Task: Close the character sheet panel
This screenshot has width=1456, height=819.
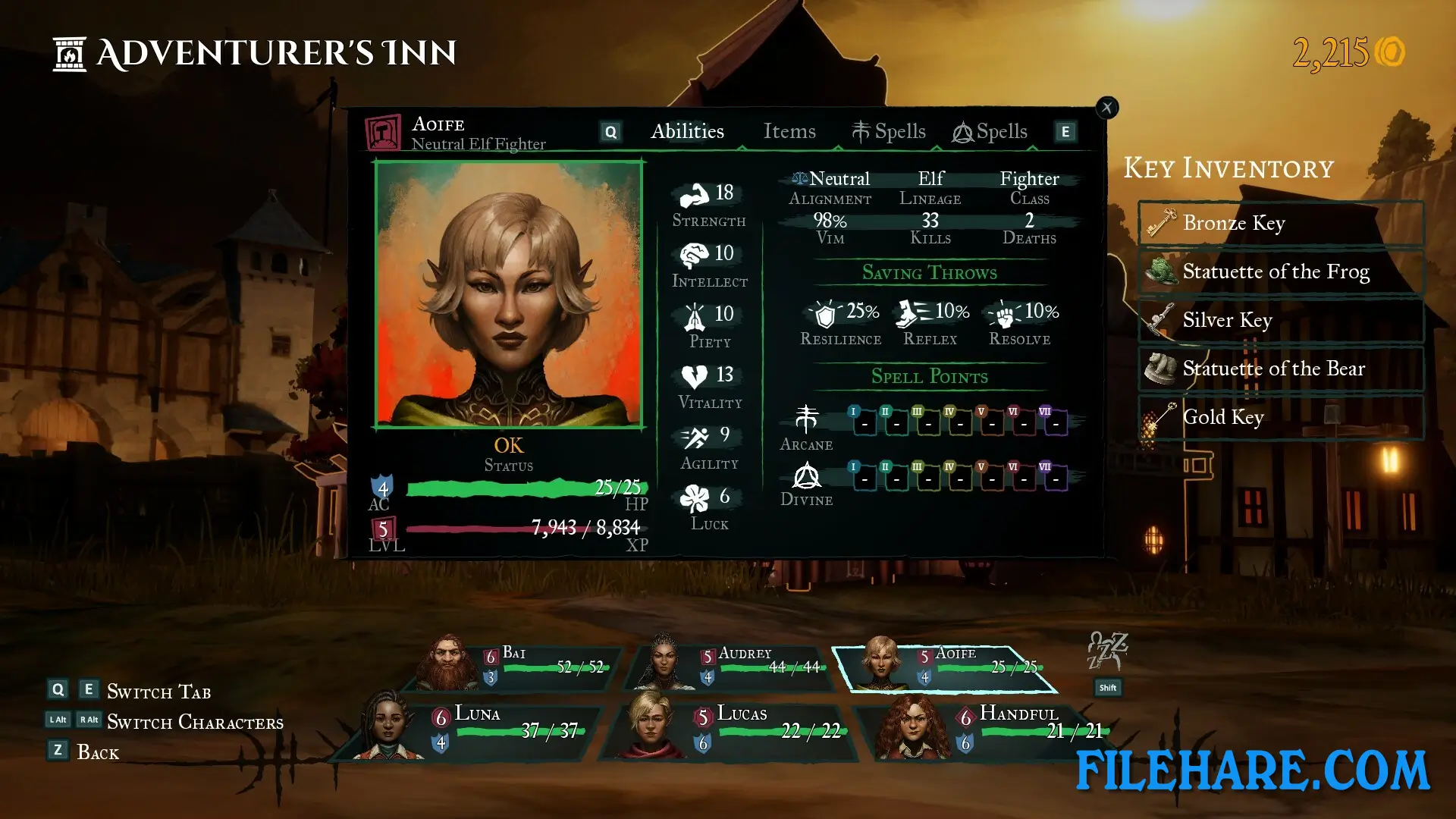Action: (1107, 108)
